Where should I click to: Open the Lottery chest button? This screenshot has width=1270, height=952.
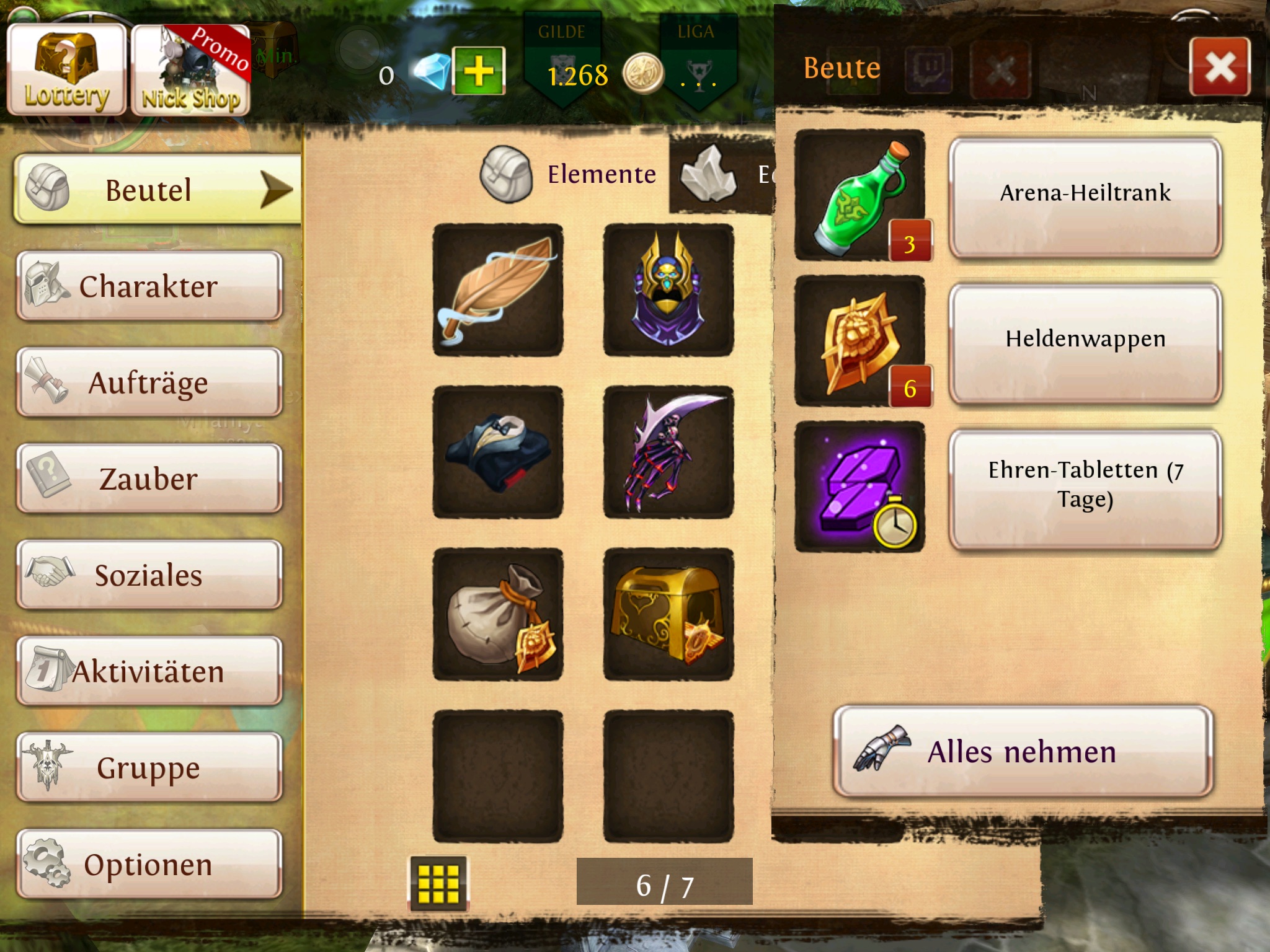[x=67, y=69]
